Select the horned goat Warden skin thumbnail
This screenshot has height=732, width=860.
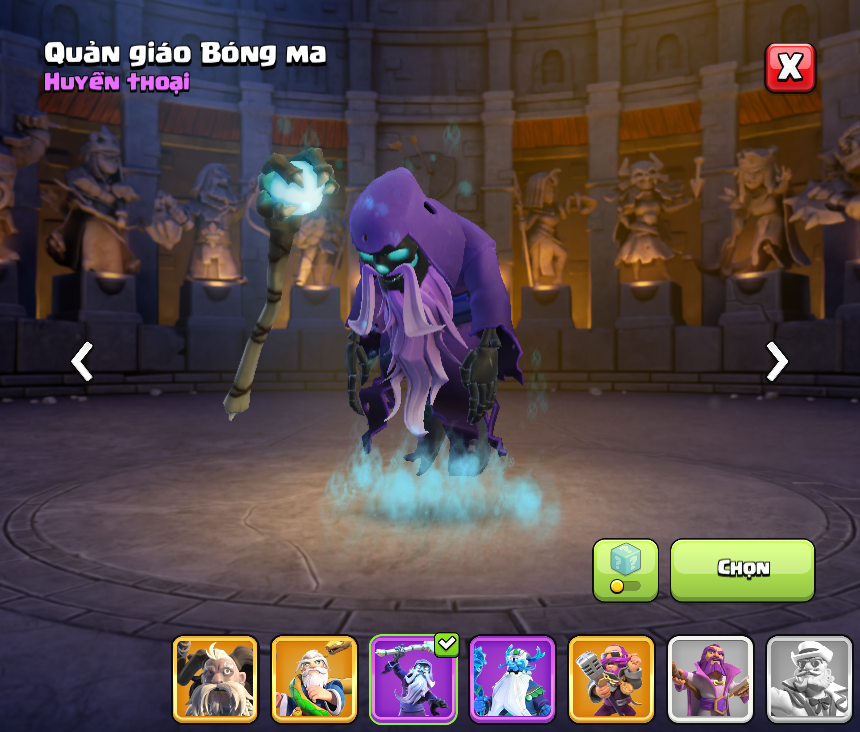click(215, 679)
